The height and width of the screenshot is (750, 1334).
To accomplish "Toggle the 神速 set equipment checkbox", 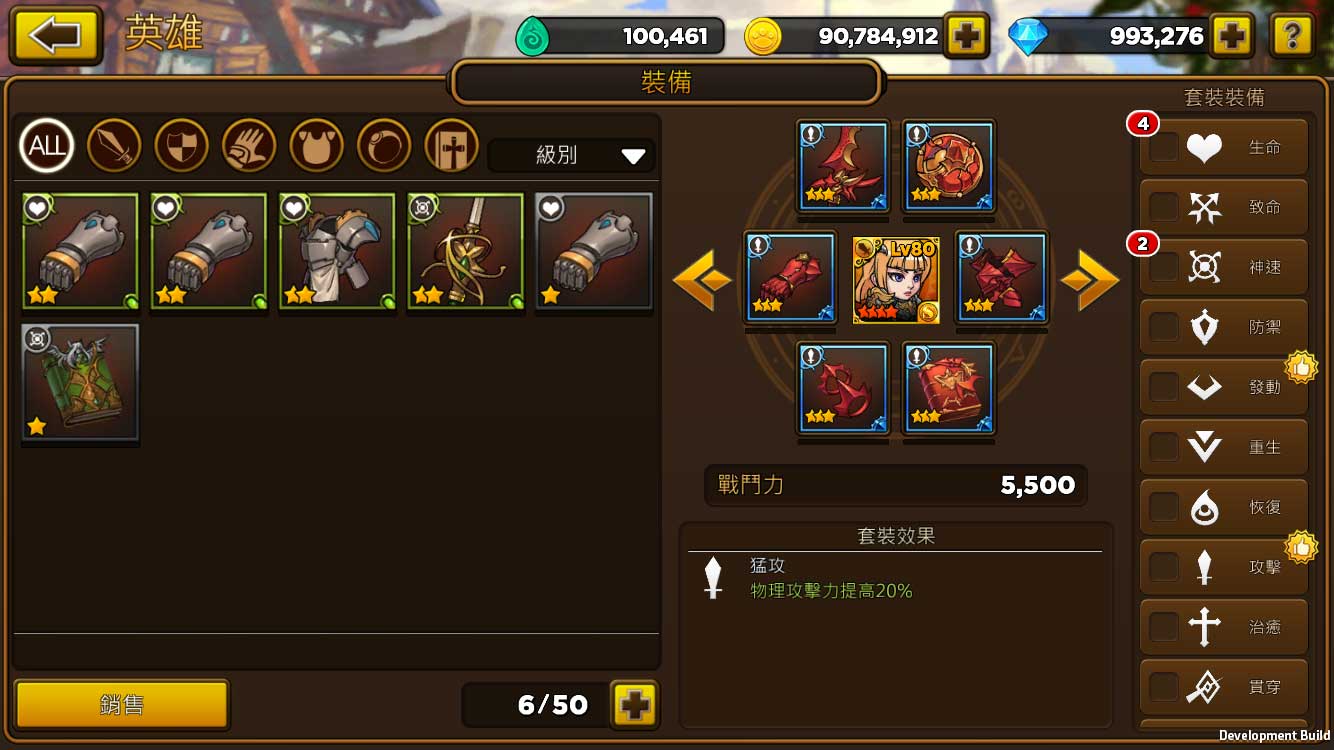I will tap(1163, 267).
